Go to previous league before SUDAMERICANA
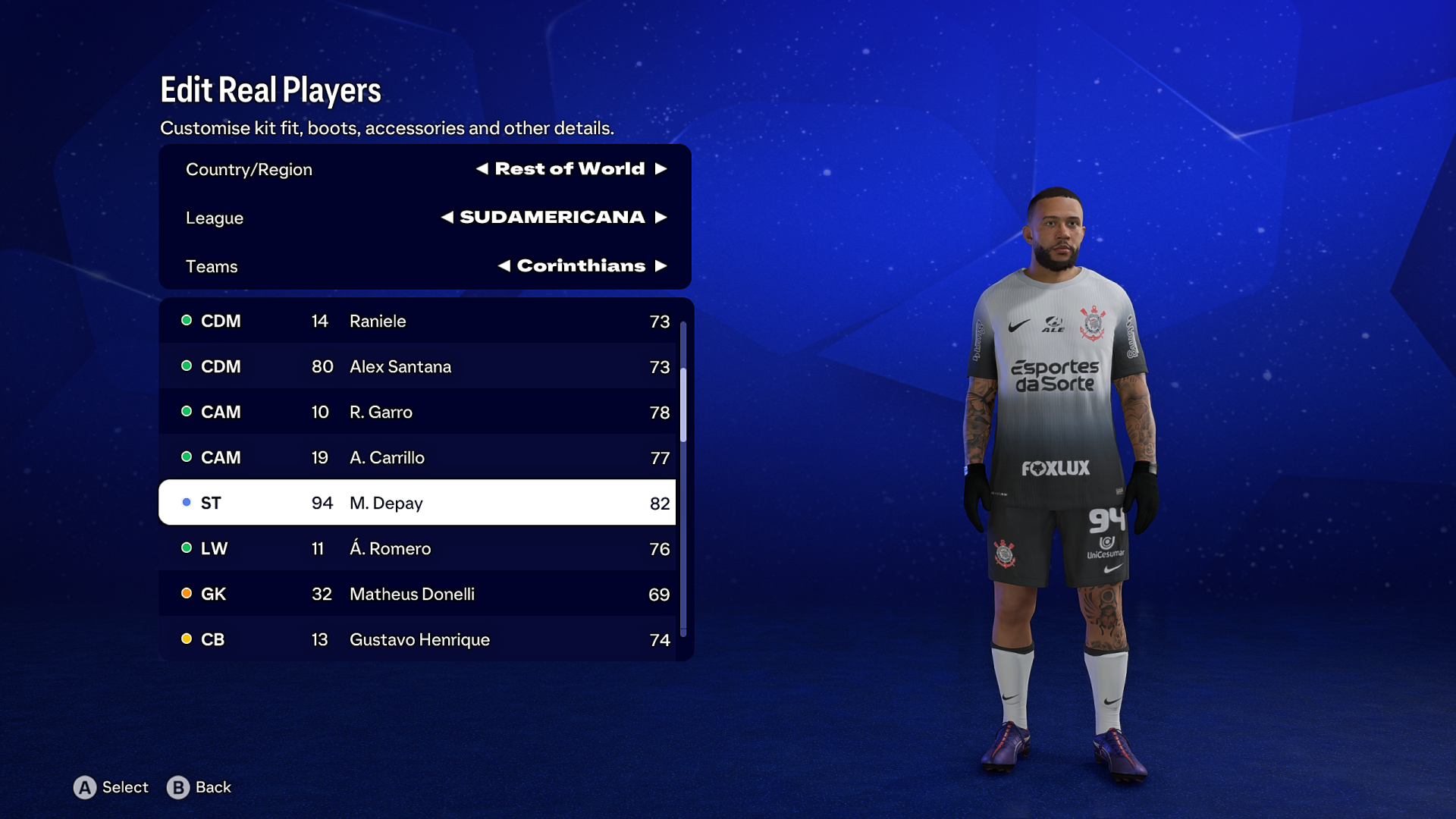 click(447, 218)
